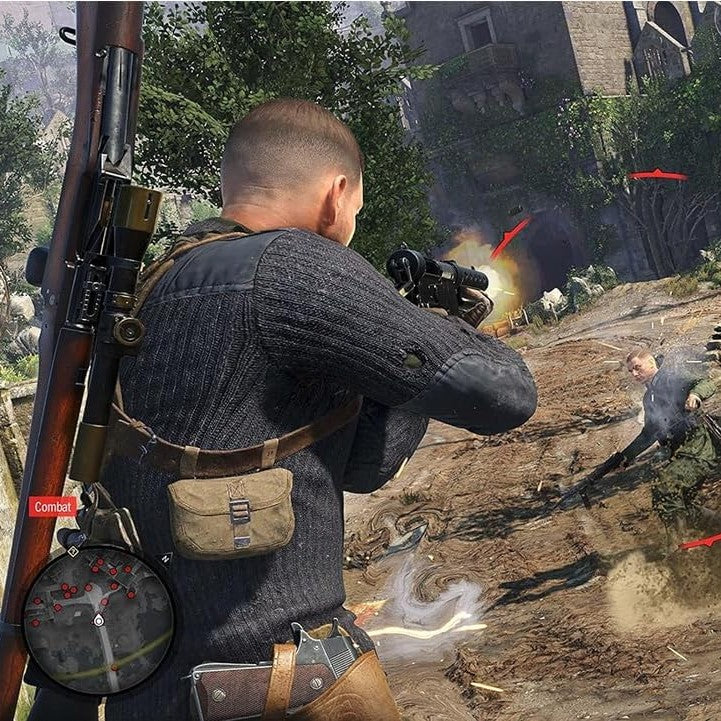Select the red Combat status label
Screen dimensions: 721x721
52,507
